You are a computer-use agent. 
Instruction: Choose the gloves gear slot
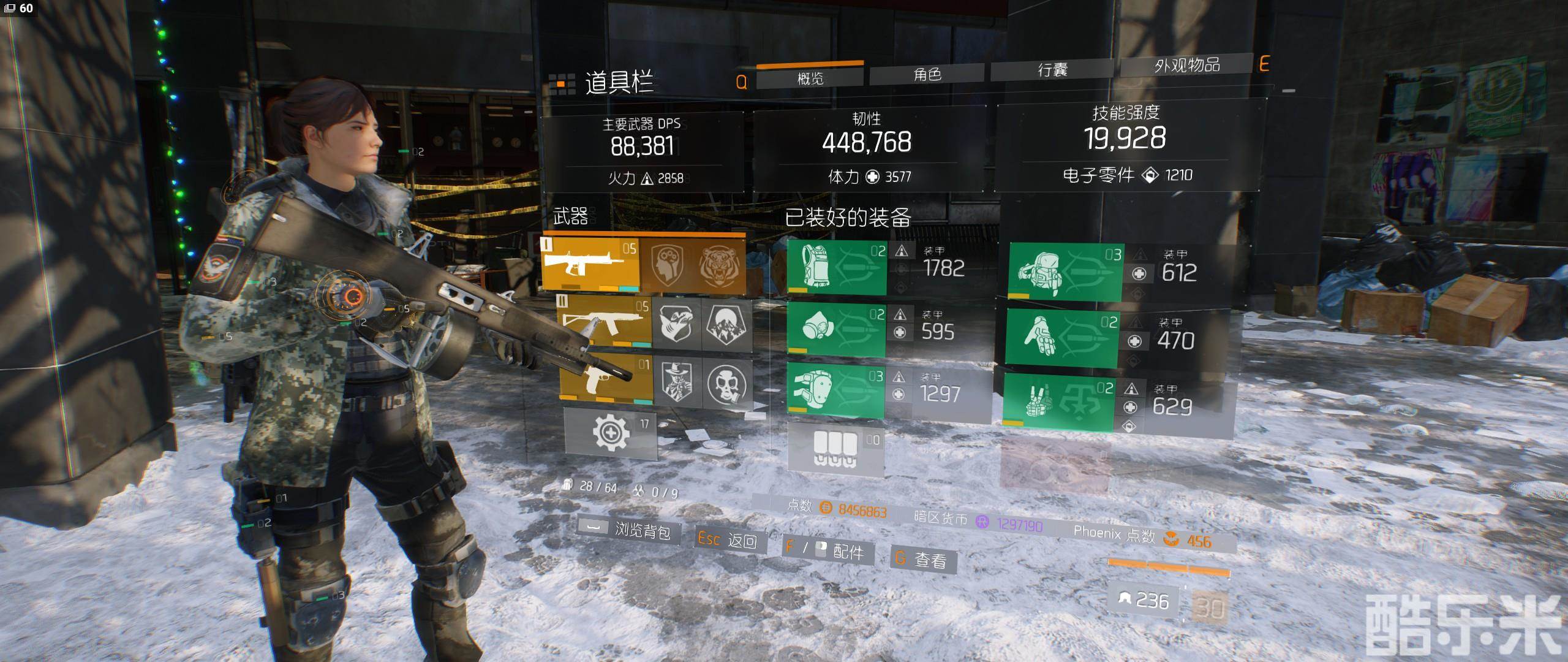tap(1062, 338)
